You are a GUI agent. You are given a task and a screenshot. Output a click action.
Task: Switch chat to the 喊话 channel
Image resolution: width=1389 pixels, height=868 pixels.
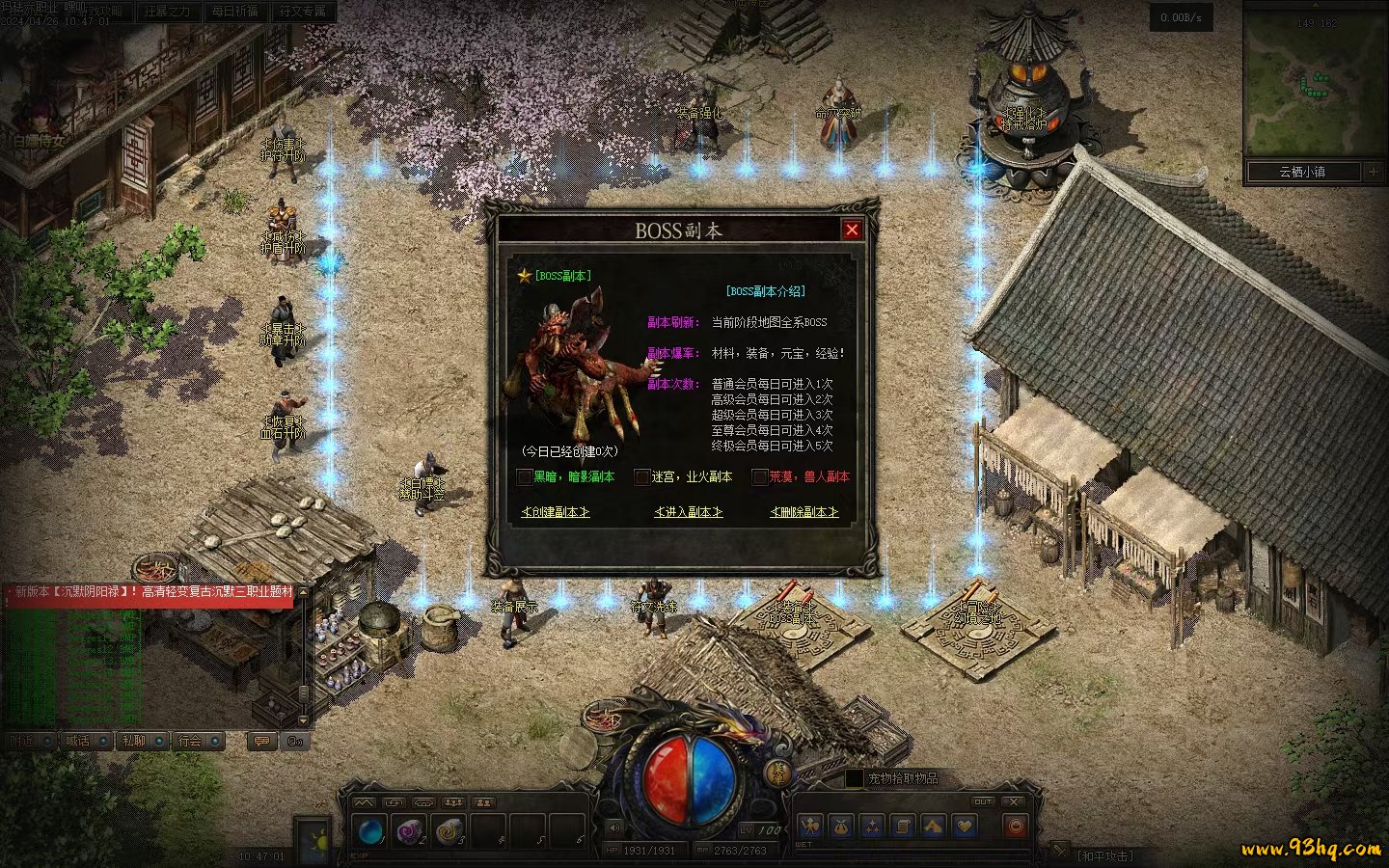pyautogui.click(x=77, y=741)
